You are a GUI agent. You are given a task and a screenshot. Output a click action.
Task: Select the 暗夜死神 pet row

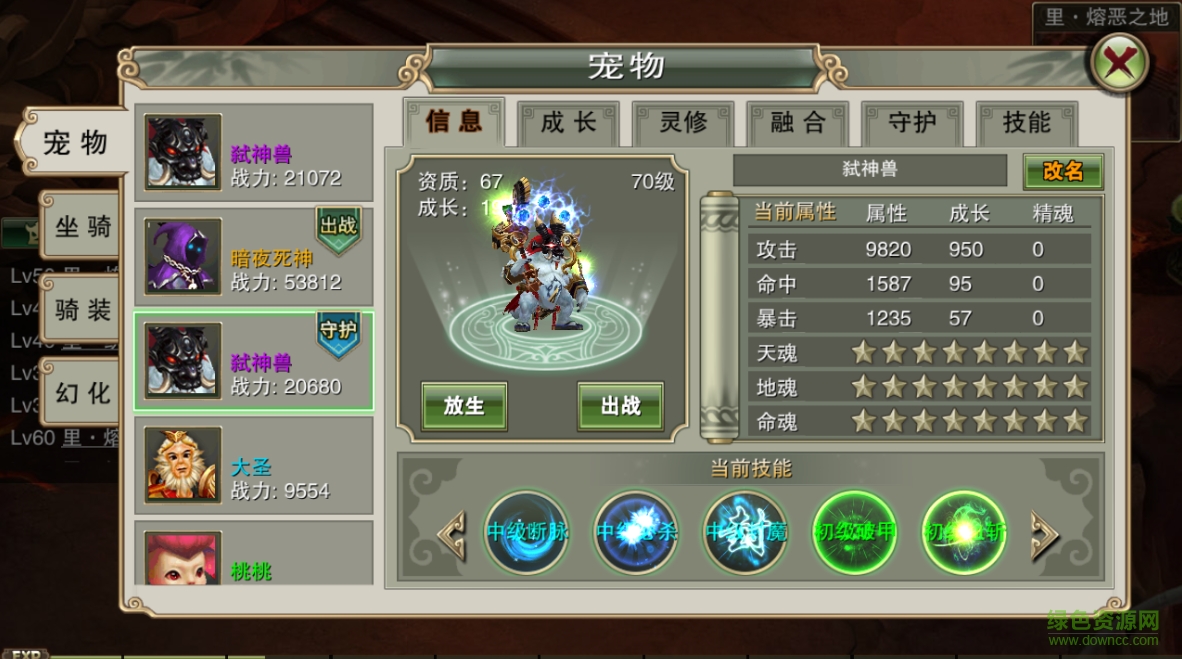[x=254, y=257]
